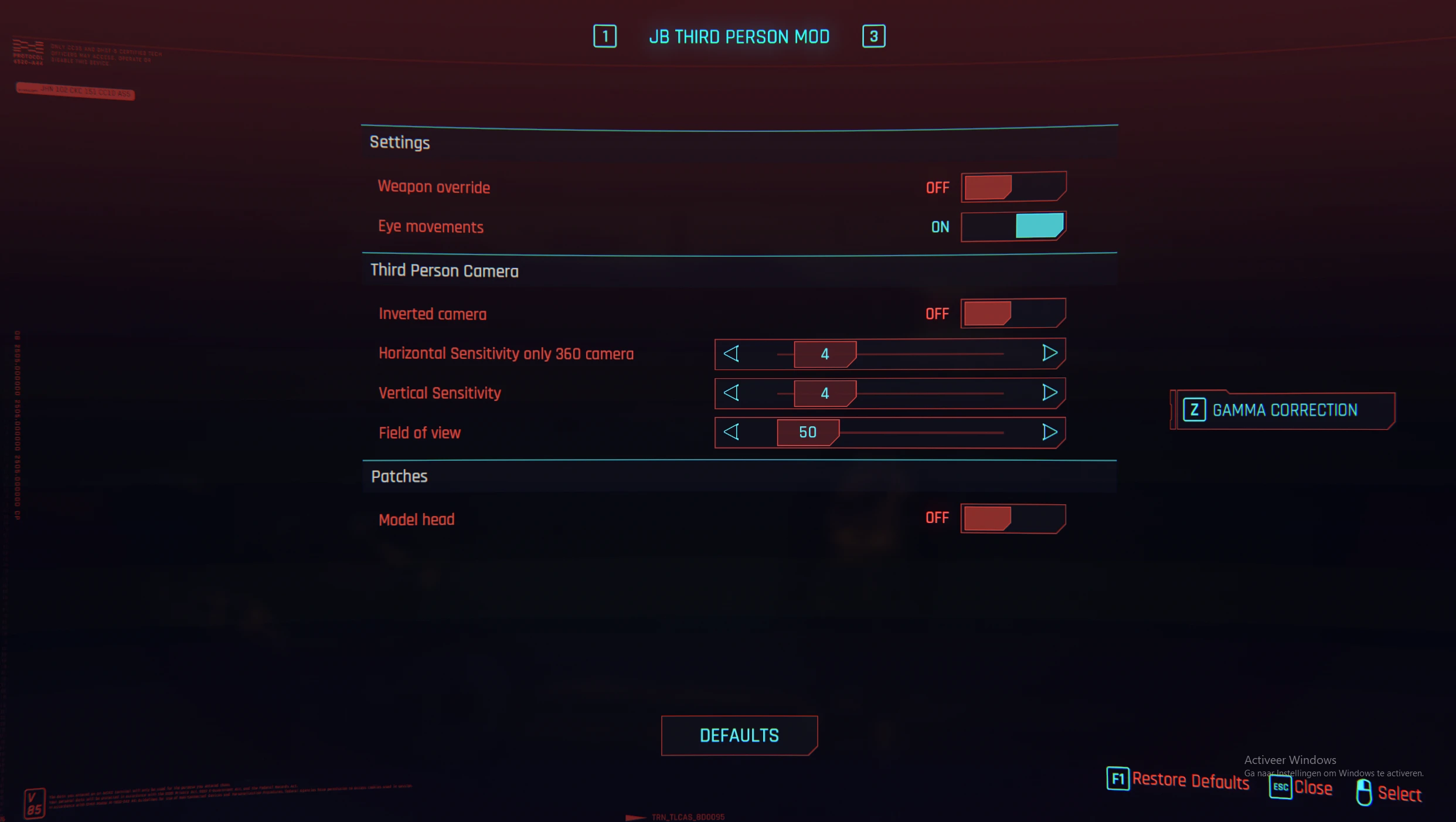Click the Field of view slider handle
This screenshot has height=822, width=1456.
(807, 432)
